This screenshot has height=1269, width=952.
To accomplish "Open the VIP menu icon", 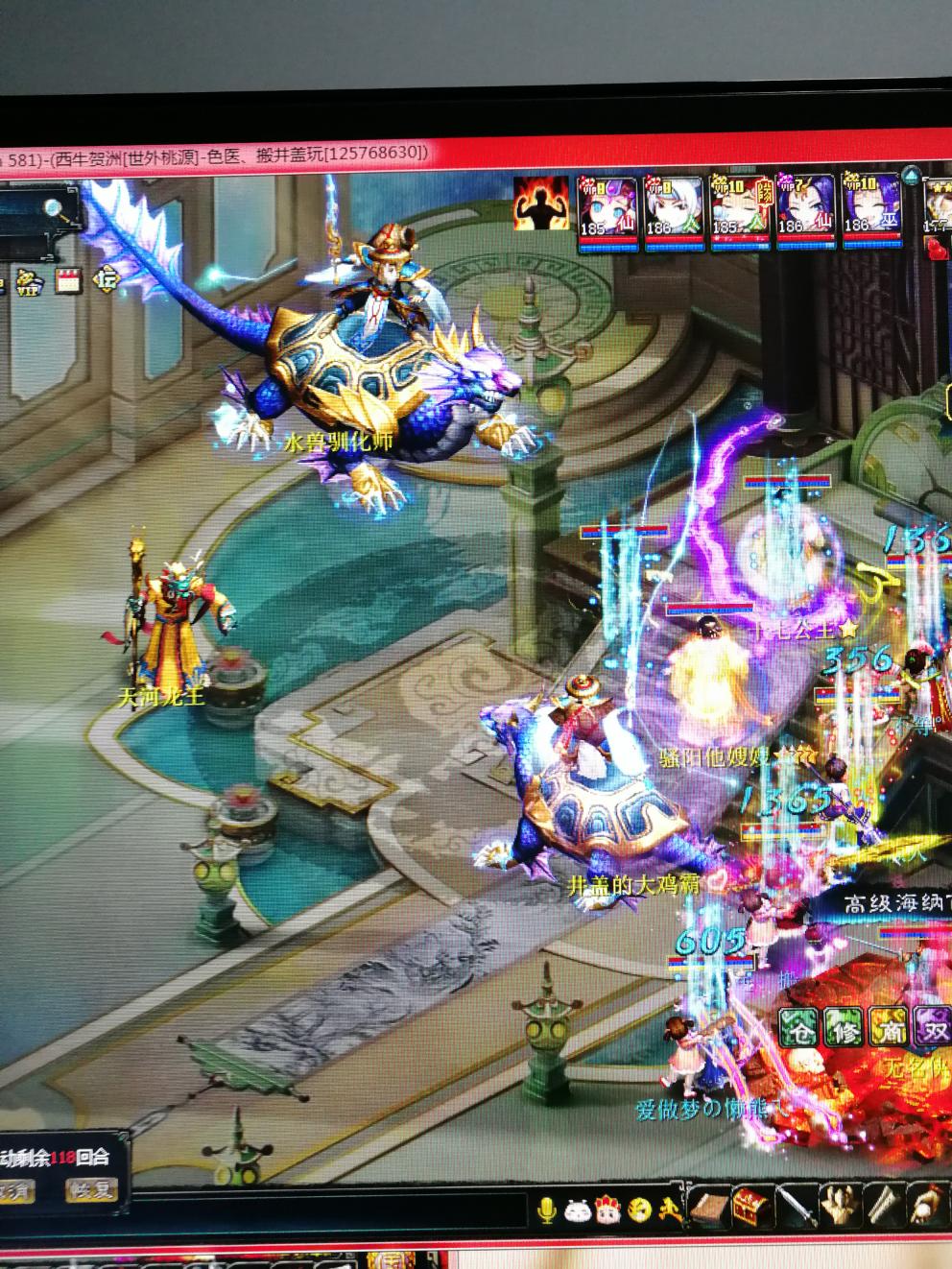I will click(x=31, y=282).
